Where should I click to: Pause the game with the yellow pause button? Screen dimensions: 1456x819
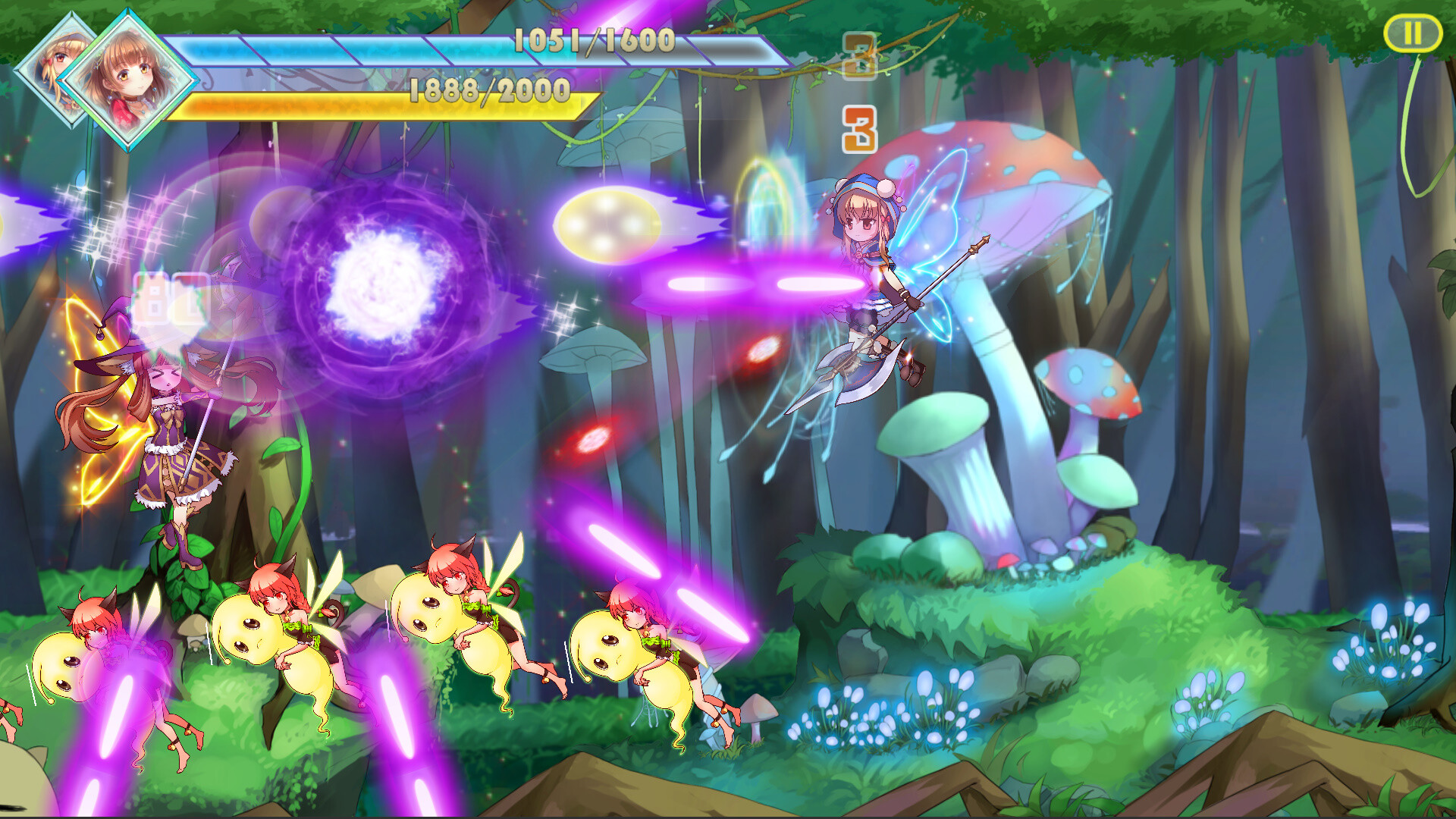pos(1412,34)
